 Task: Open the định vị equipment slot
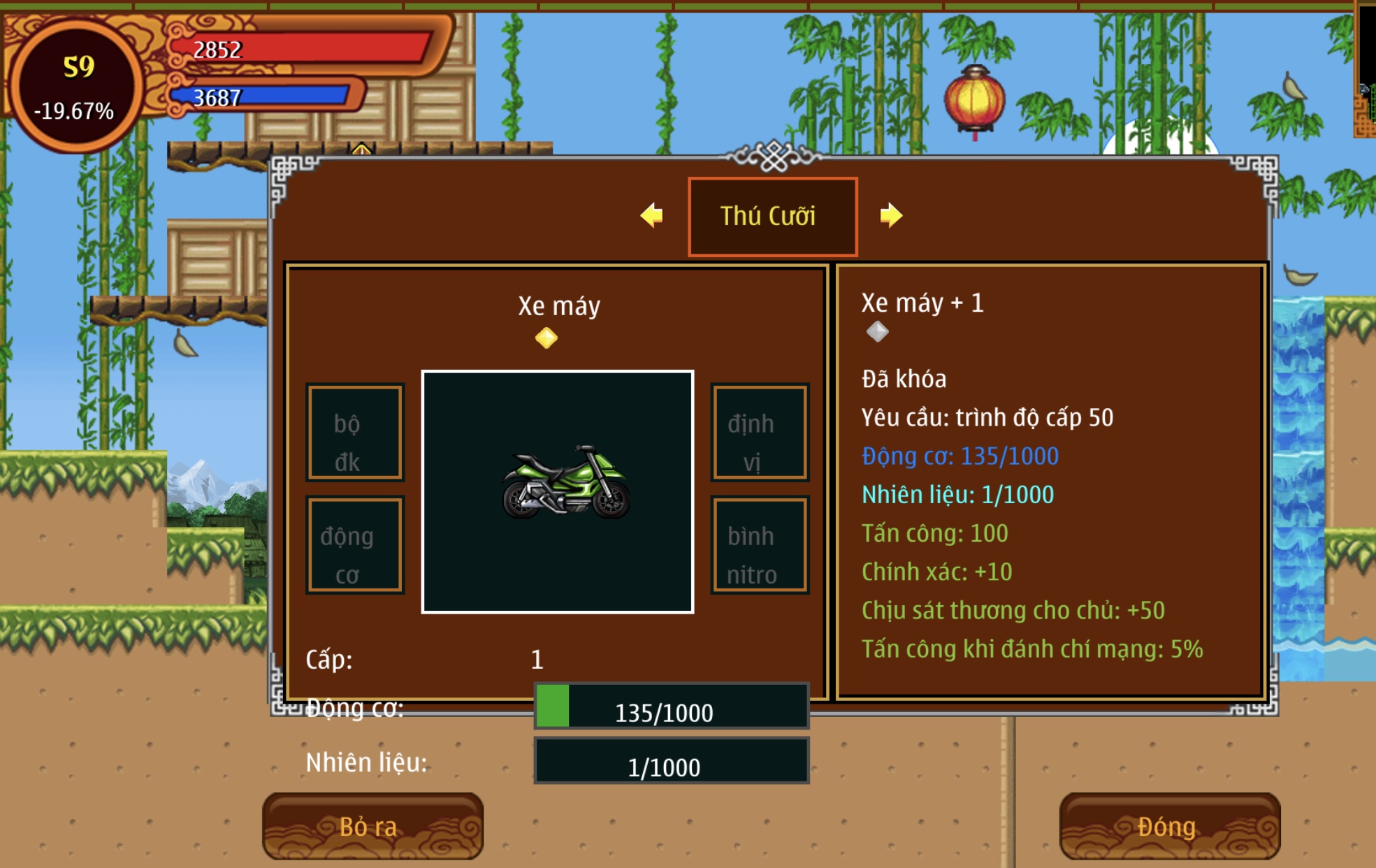coord(760,433)
